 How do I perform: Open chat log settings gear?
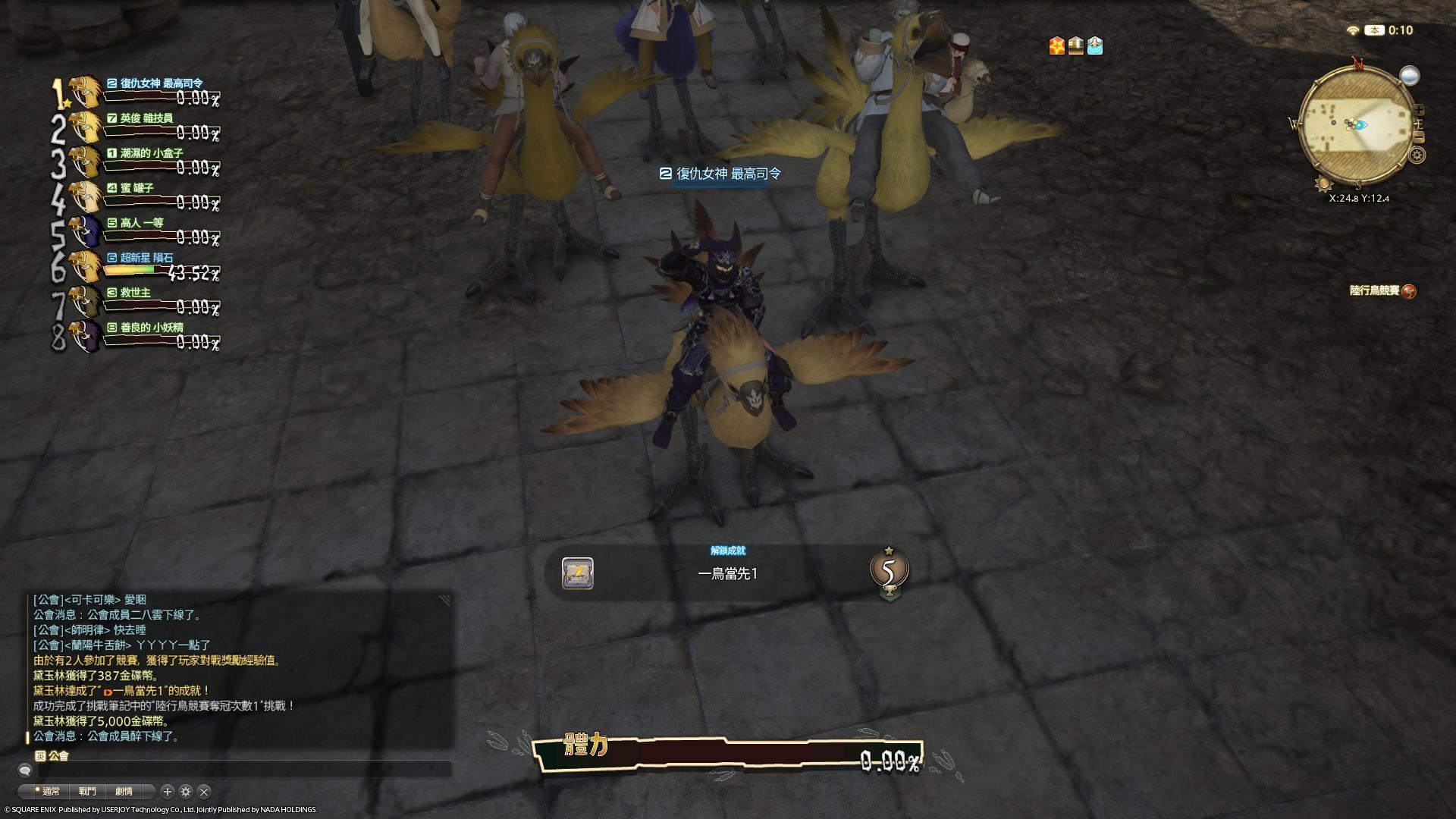(x=186, y=792)
